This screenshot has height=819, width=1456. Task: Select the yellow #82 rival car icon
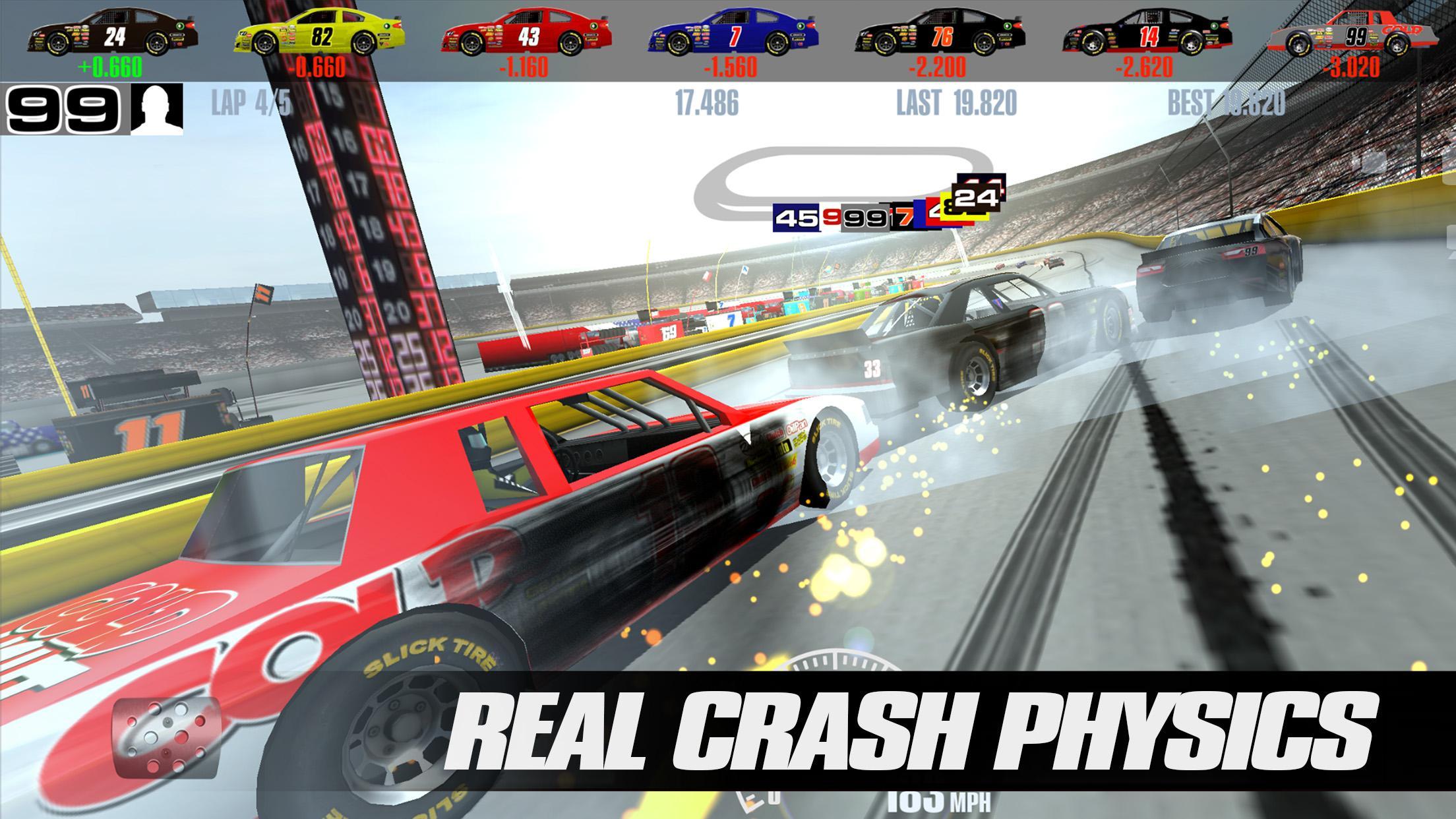click(x=318, y=33)
